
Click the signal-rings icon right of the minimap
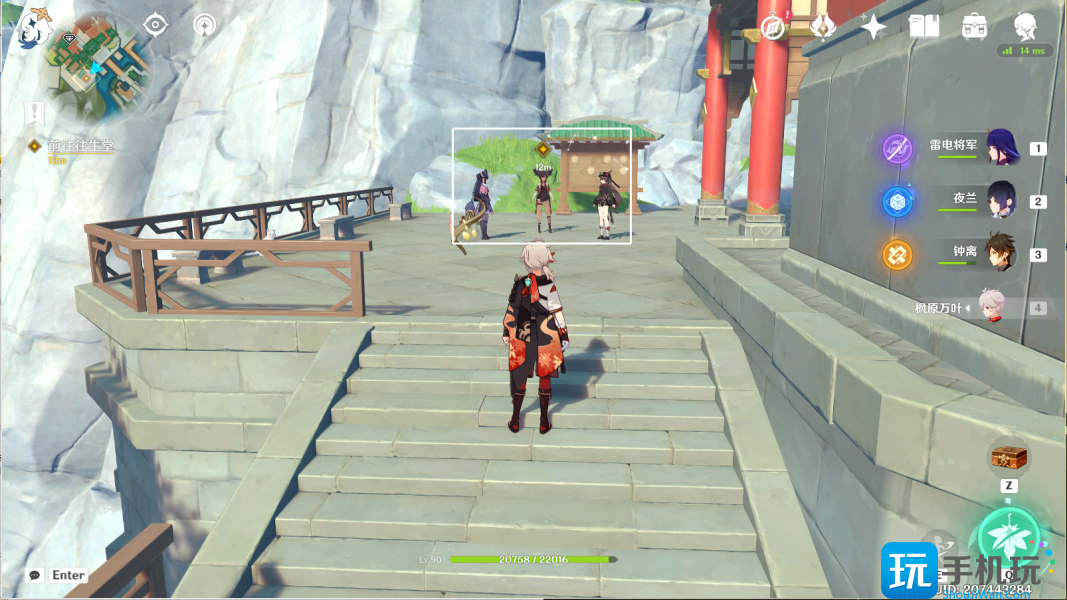[205, 25]
